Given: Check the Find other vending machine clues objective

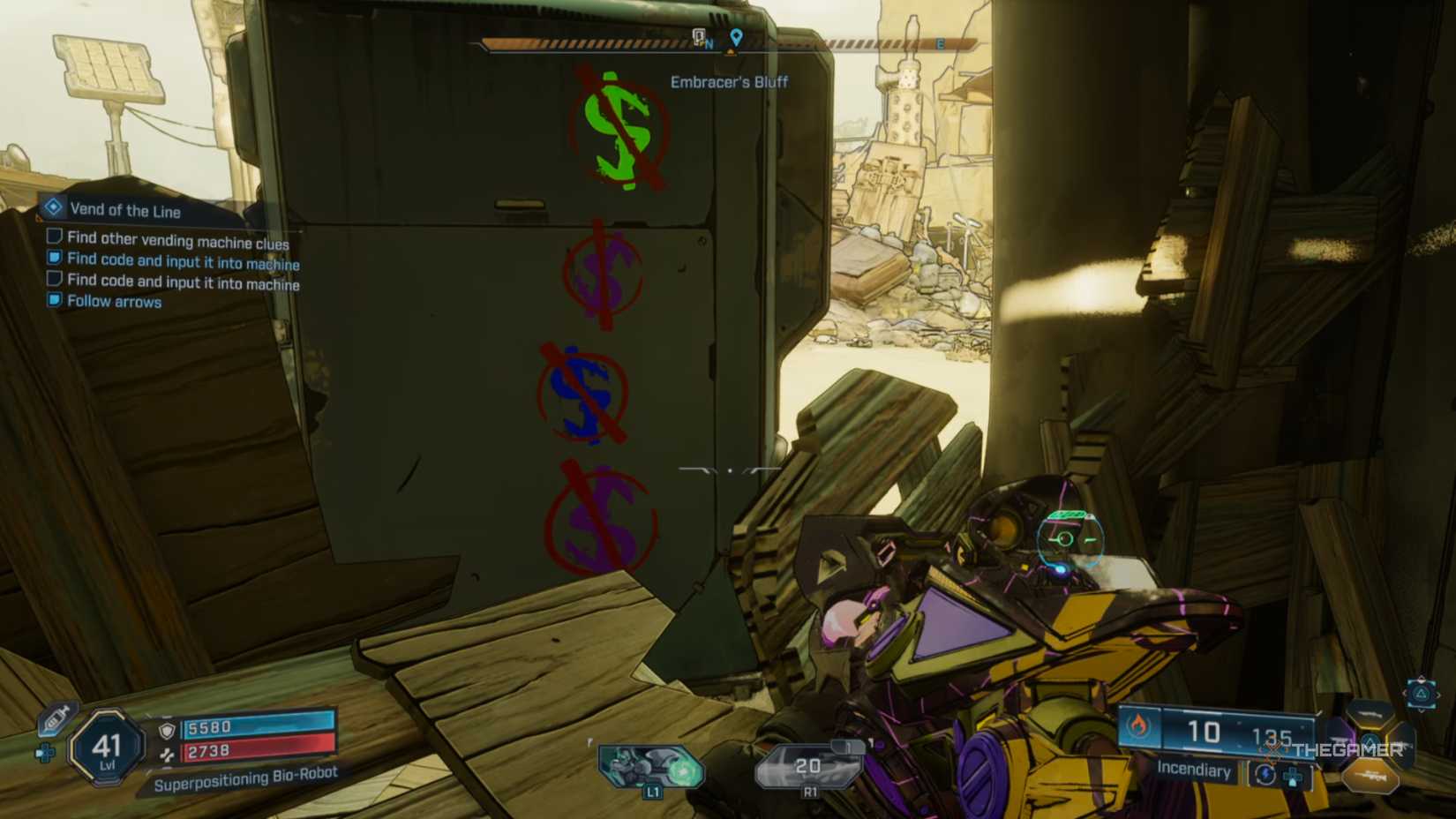Looking at the screenshot, I should coord(56,238).
